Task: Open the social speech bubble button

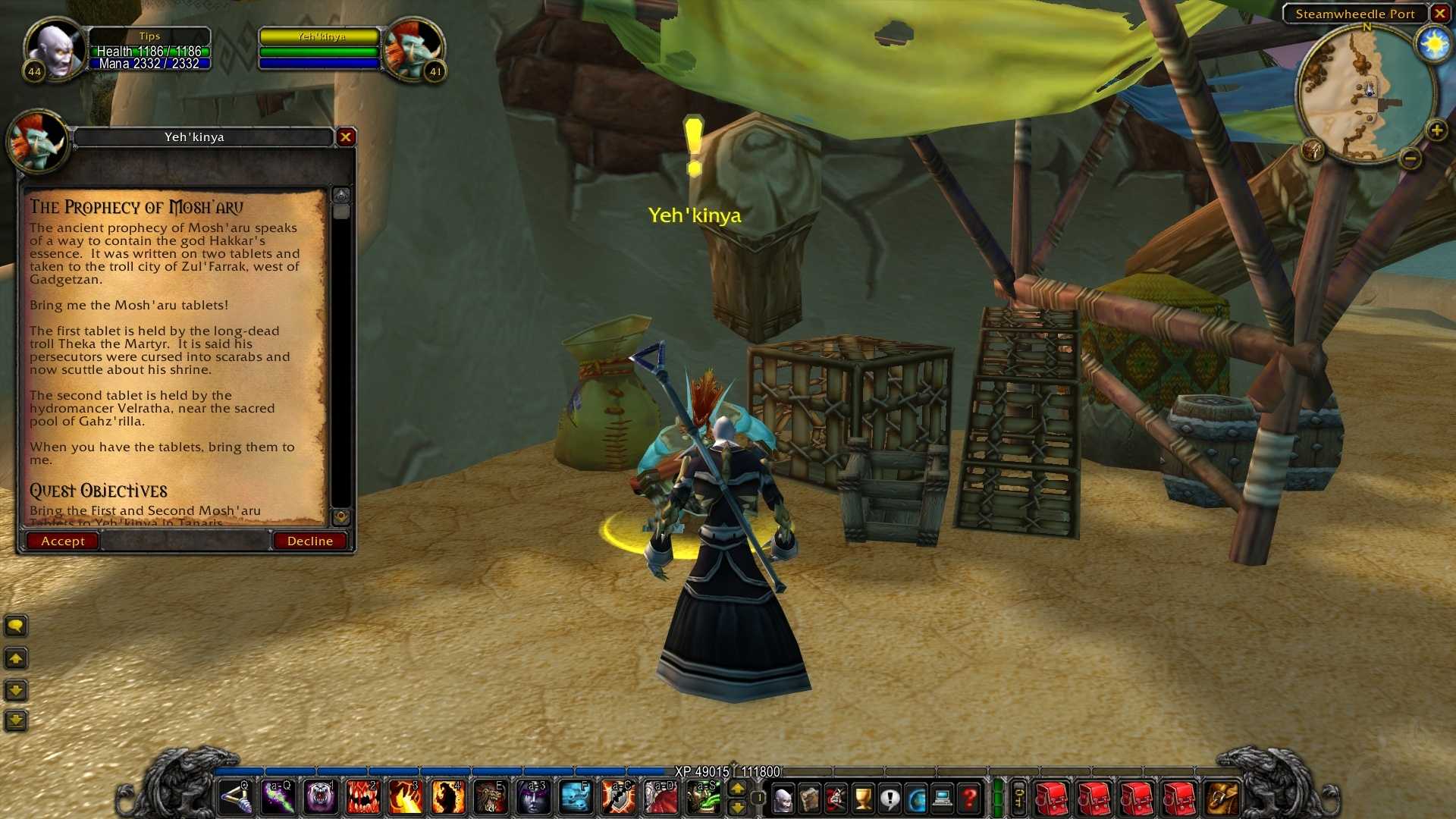Action: pyautogui.click(x=890, y=799)
